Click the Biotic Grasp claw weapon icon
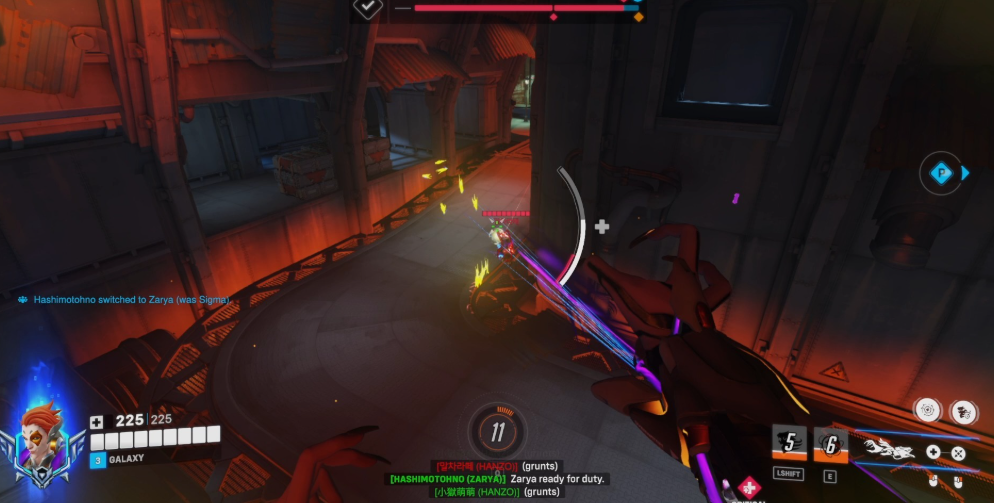The width and height of the screenshot is (994, 503). click(886, 452)
